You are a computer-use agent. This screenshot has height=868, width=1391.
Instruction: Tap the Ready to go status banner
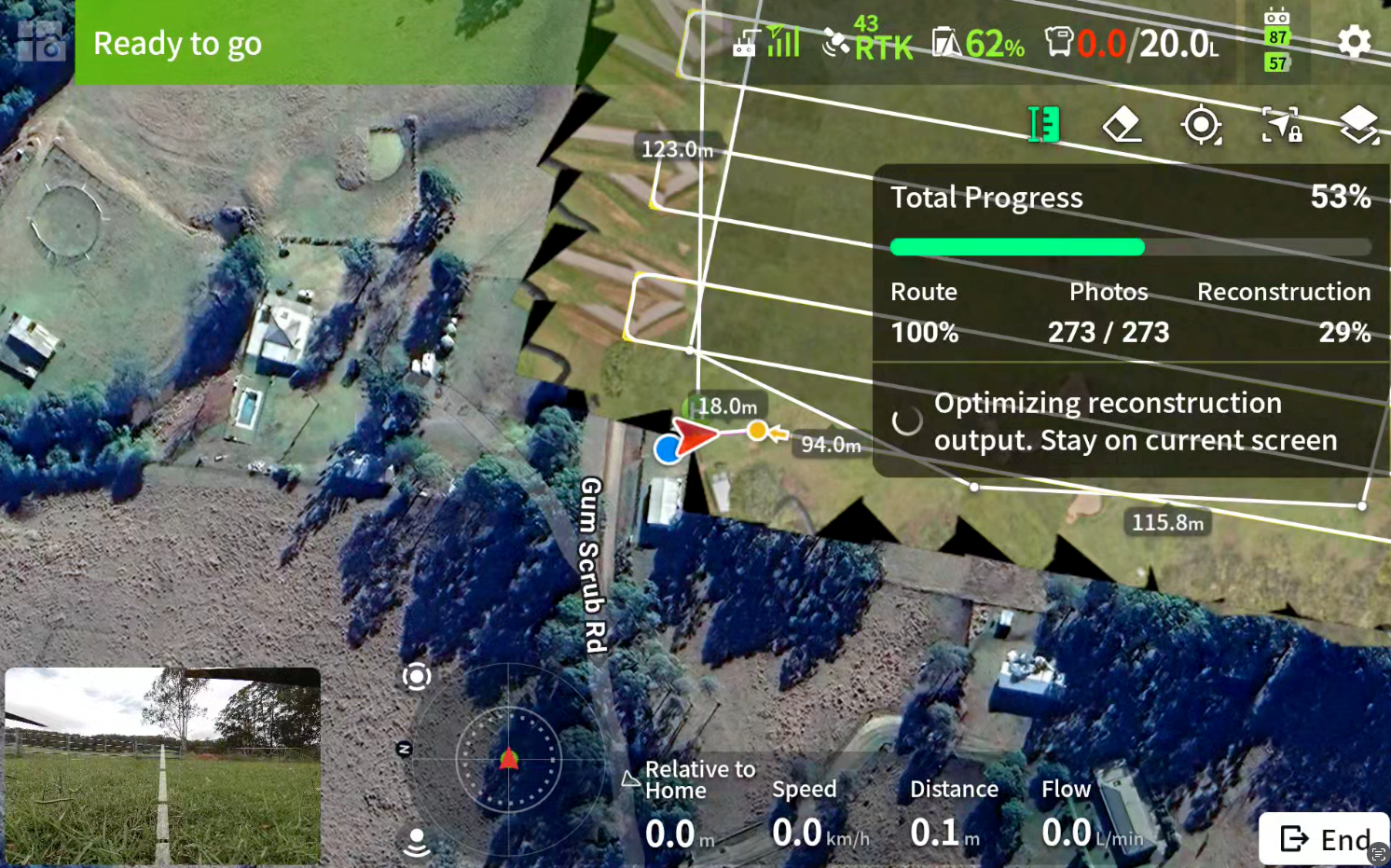click(x=177, y=43)
